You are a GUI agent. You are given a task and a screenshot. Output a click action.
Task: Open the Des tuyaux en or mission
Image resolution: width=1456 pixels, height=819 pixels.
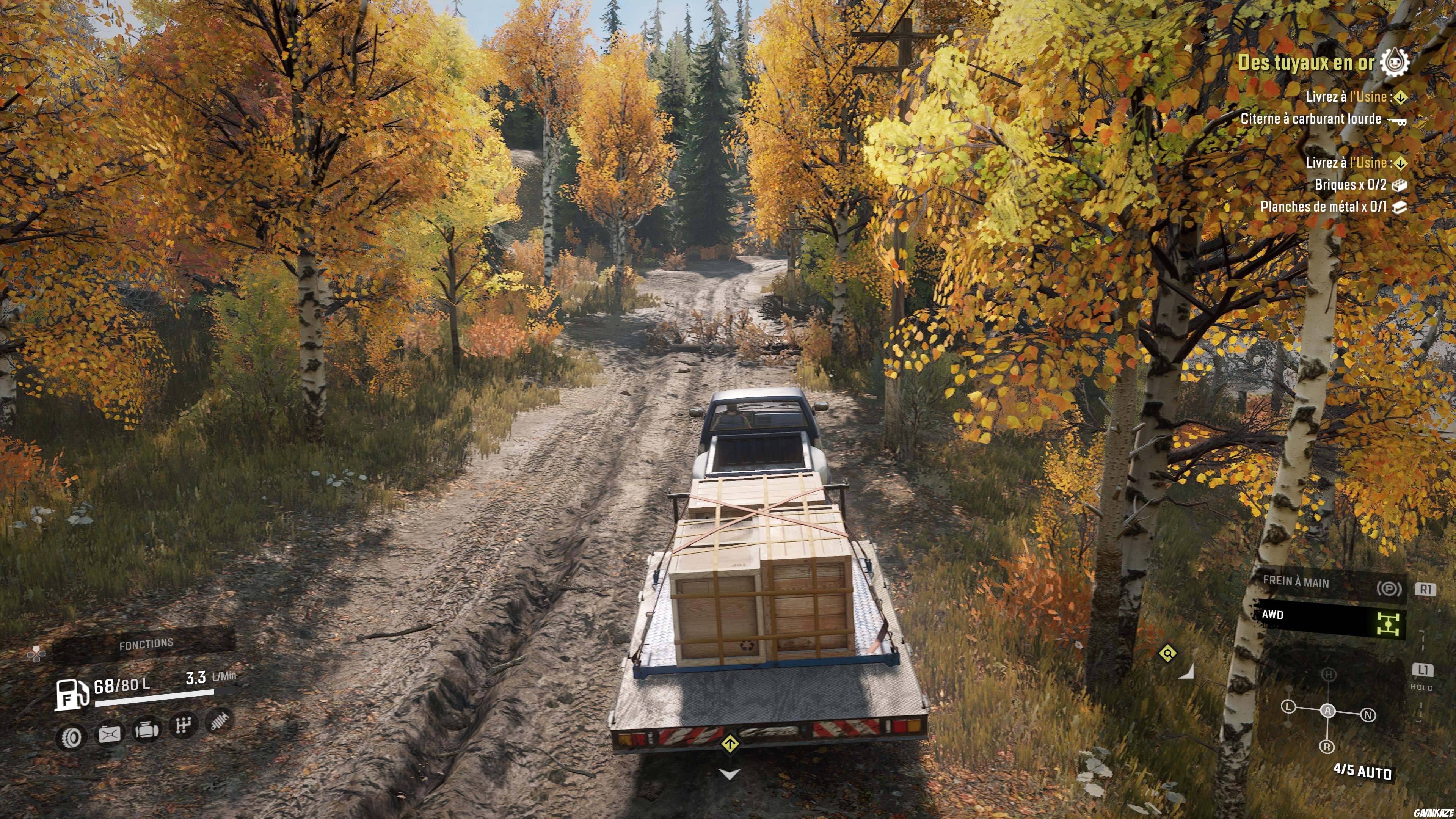1305,63
